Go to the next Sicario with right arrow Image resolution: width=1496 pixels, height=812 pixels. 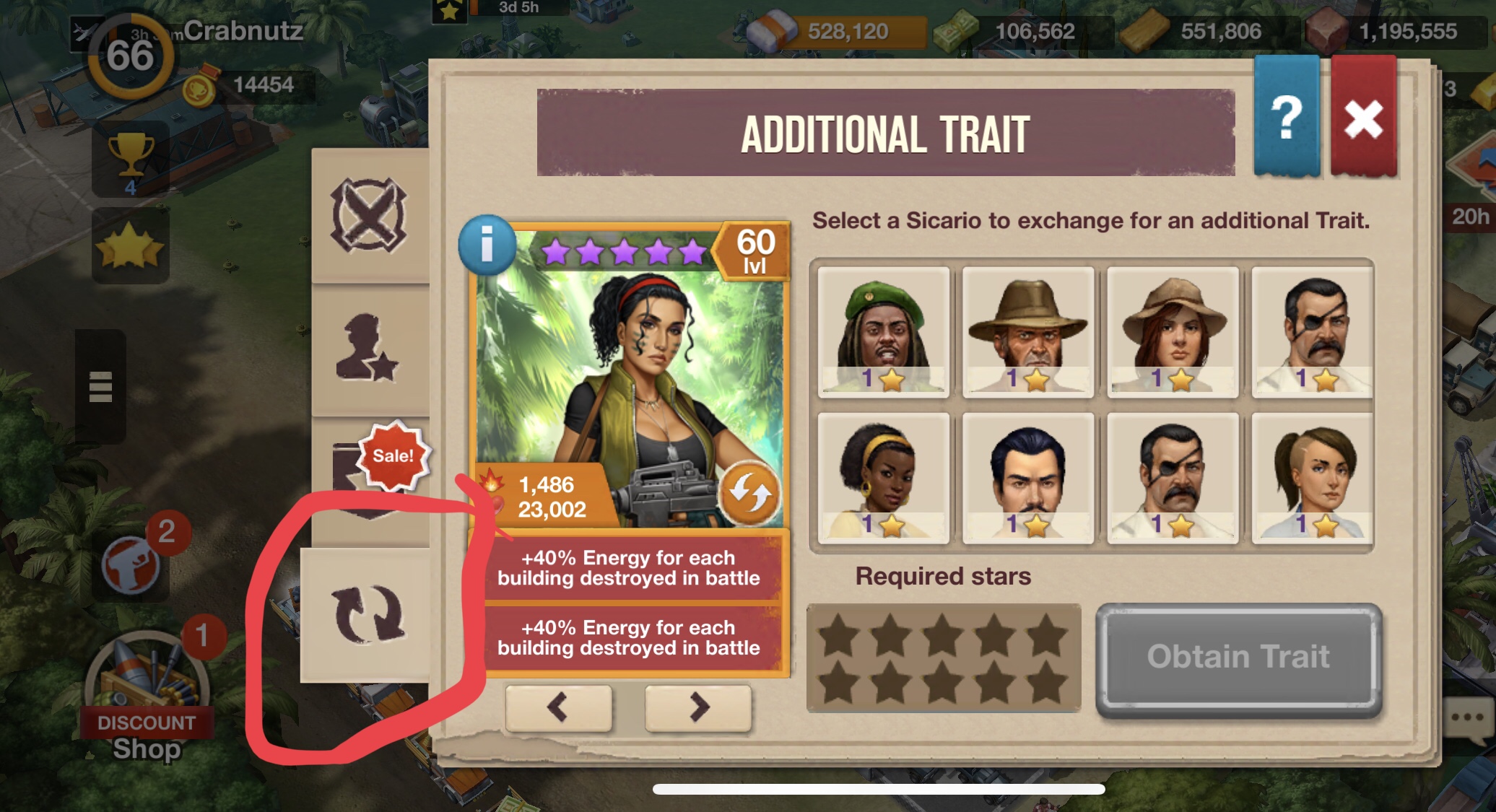(x=697, y=707)
